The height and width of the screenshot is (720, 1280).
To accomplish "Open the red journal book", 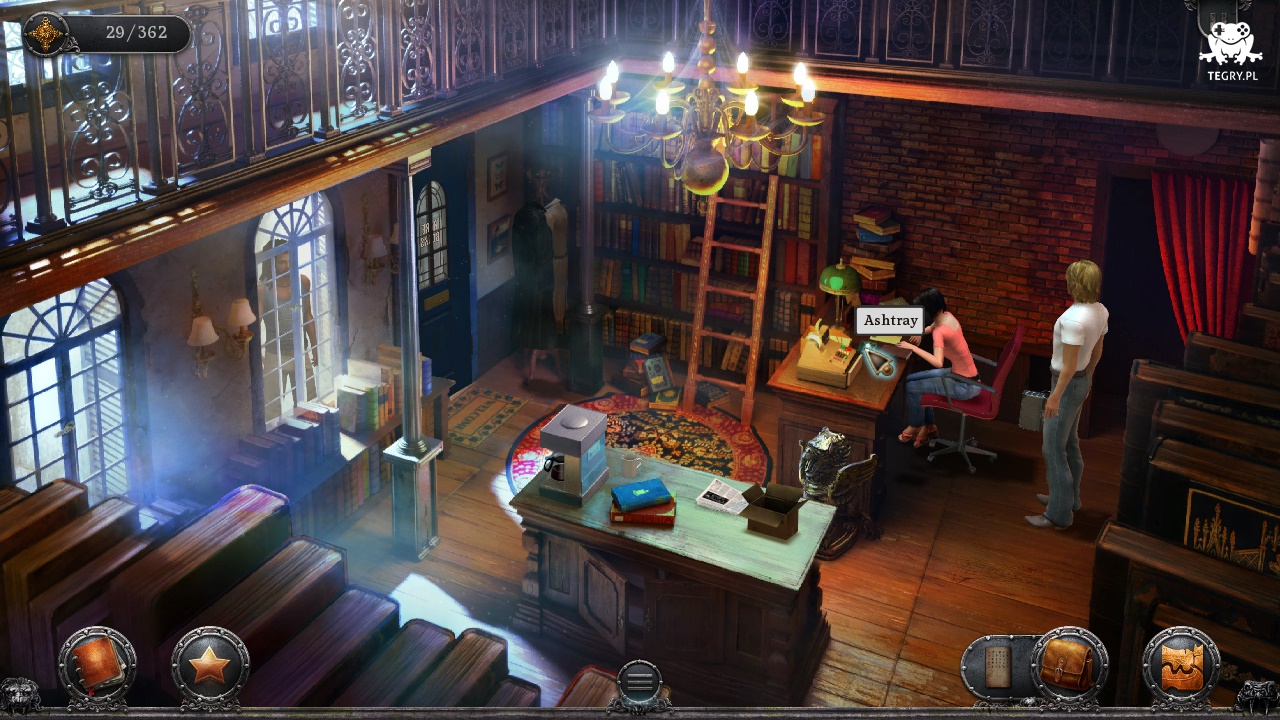I will pos(96,665).
